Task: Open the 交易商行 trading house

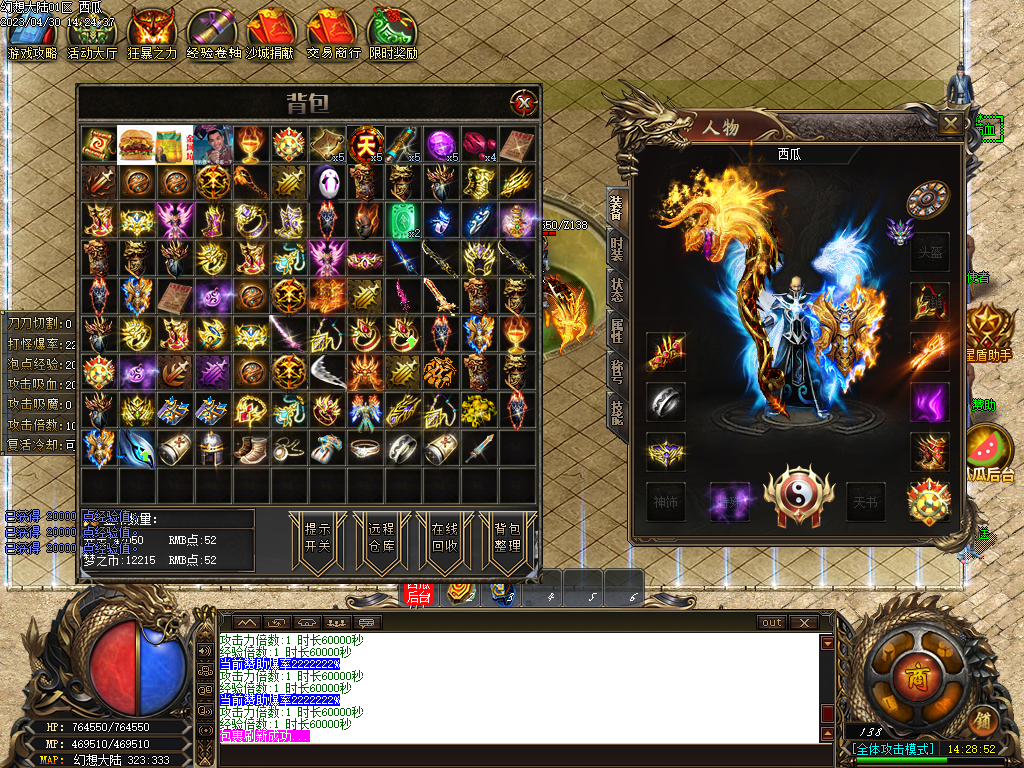Action: [x=333, y=36]
